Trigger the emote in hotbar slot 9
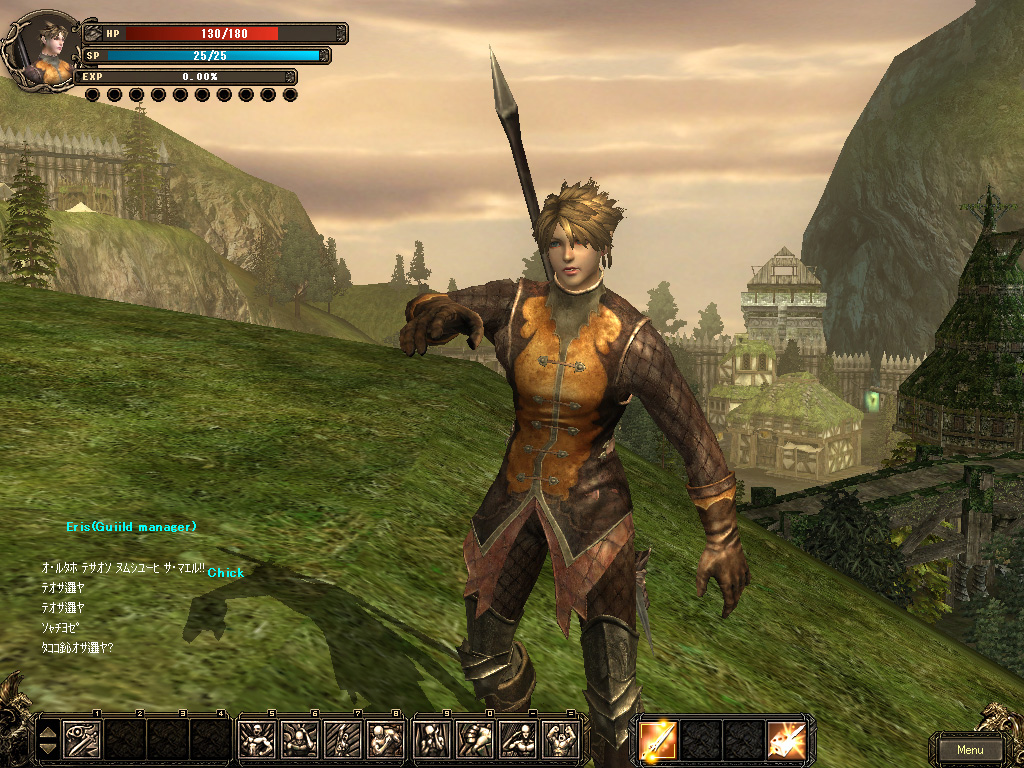The image size is (1024, 768). click(x=431, y=740)
